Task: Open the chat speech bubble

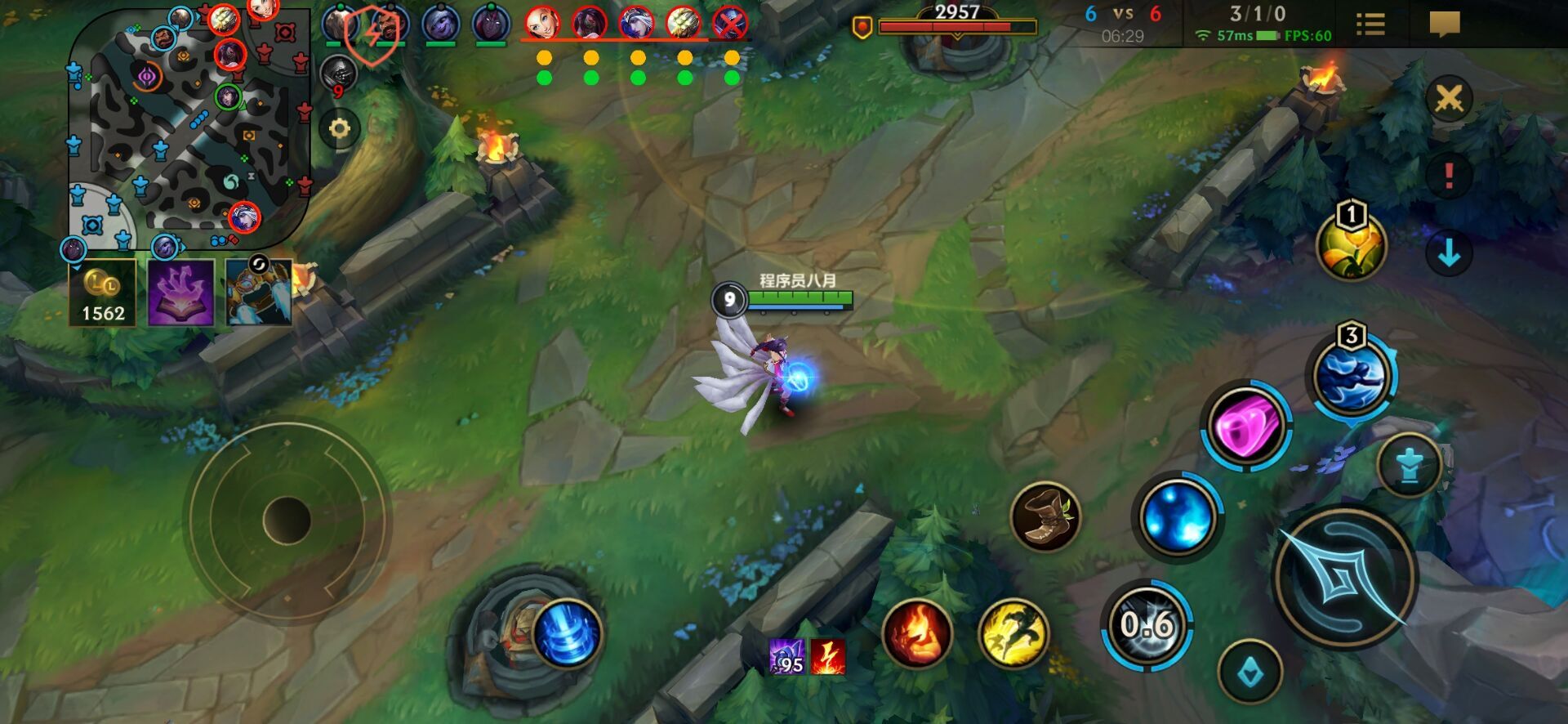Action: [1444, 25]
